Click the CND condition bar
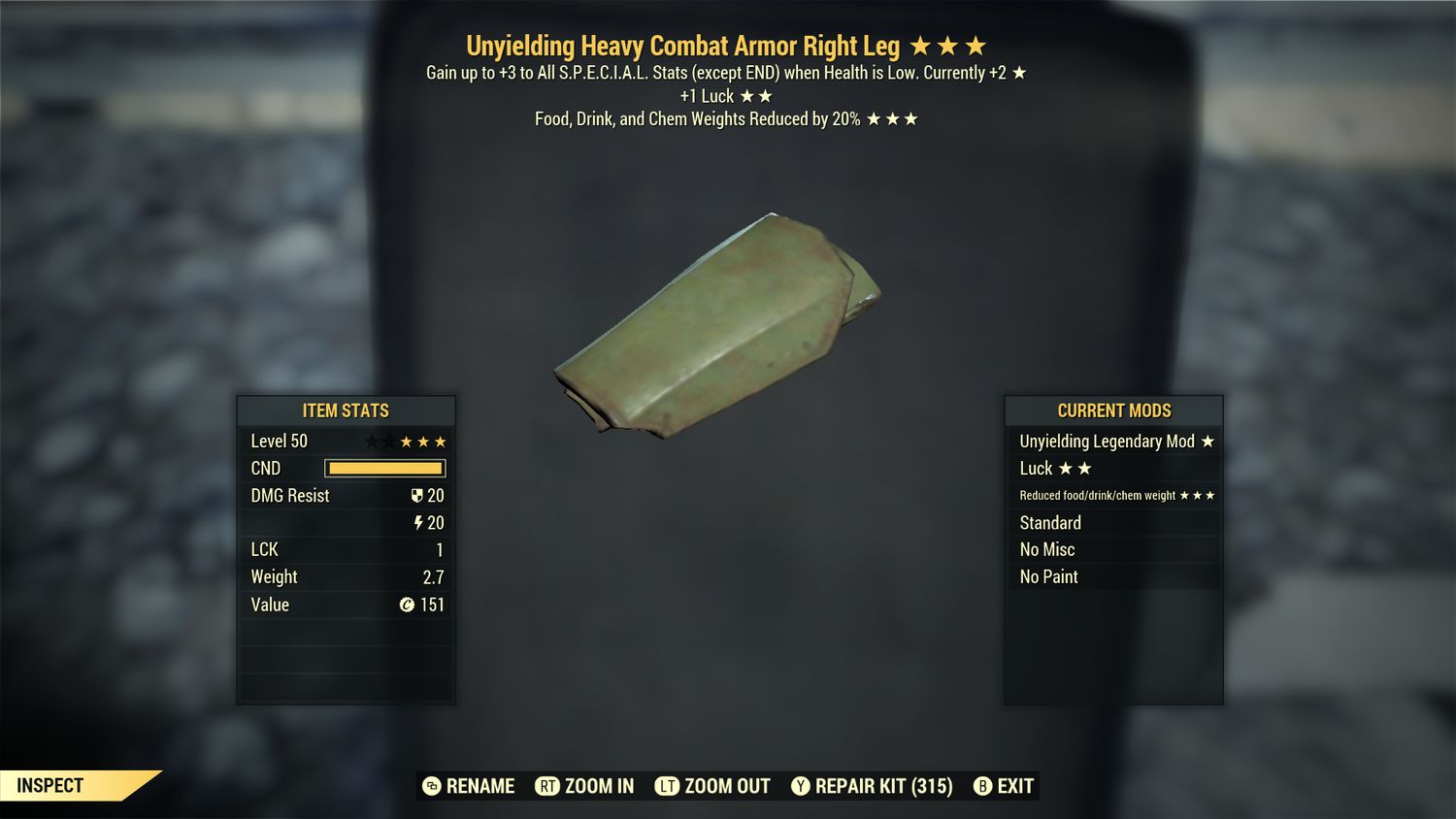 coord(384,468)
